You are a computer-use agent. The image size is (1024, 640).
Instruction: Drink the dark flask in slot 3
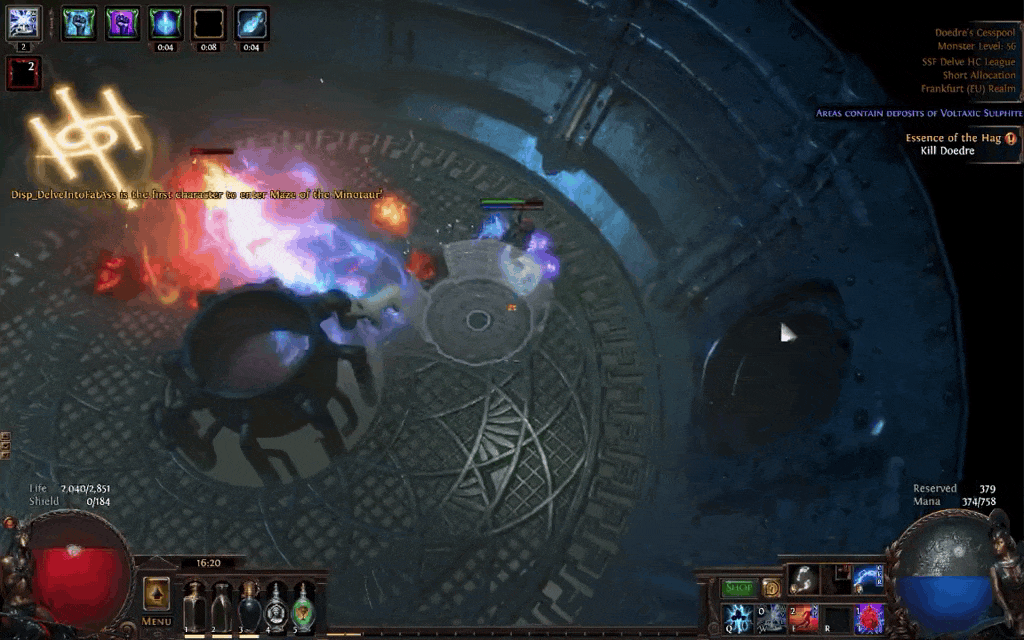pyautogui.click(x=249, y=605)
